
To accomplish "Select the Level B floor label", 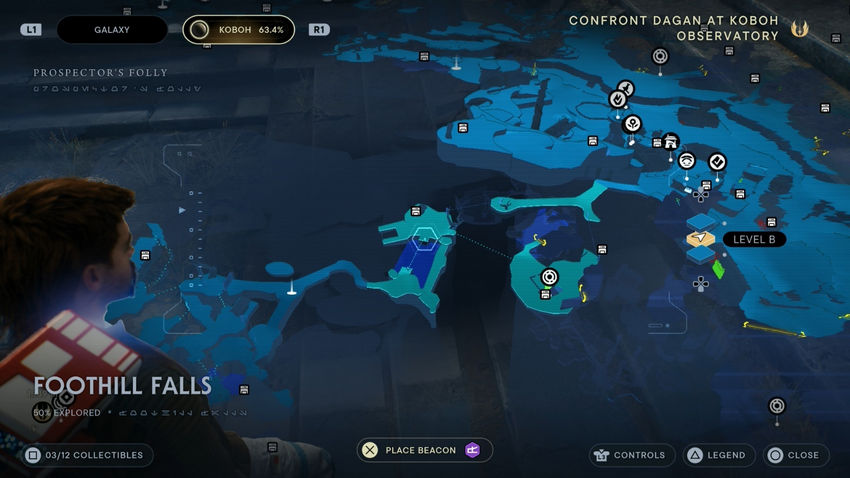I will point(754,240).
